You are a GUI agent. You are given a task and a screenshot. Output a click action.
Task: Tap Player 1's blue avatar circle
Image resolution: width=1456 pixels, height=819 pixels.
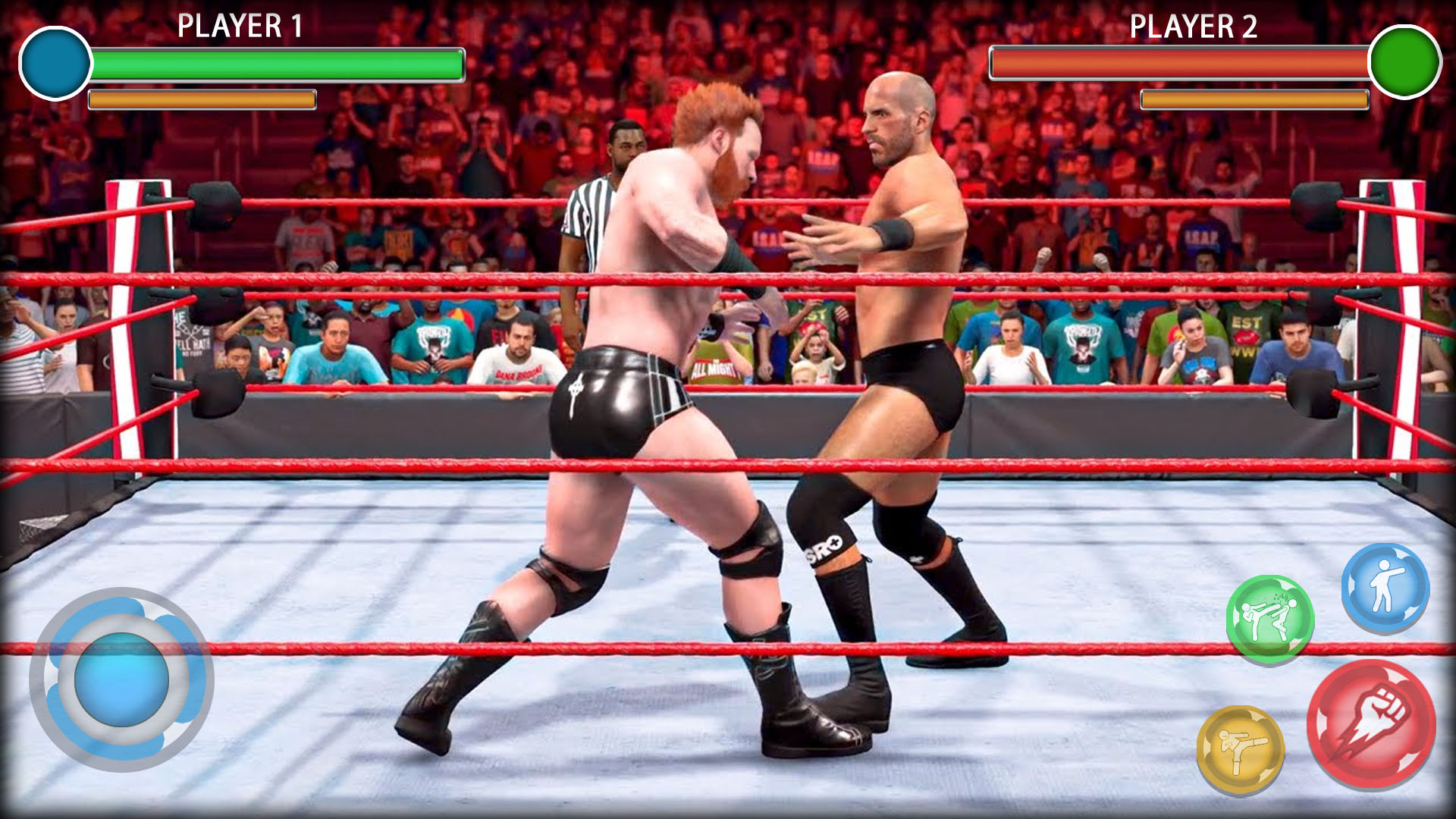pos(53,64)
